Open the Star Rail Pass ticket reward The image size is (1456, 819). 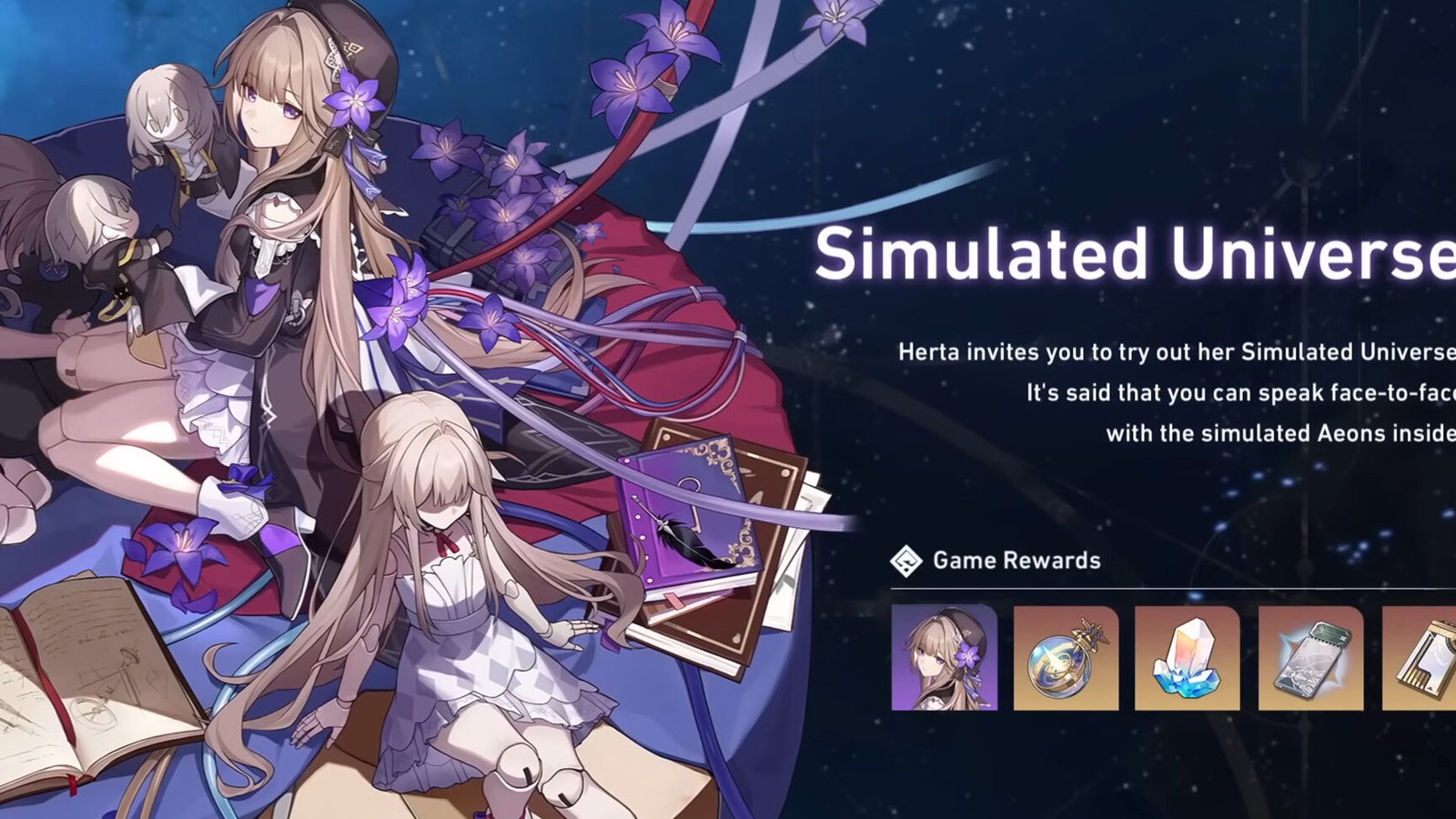[x=1310, y=657]
